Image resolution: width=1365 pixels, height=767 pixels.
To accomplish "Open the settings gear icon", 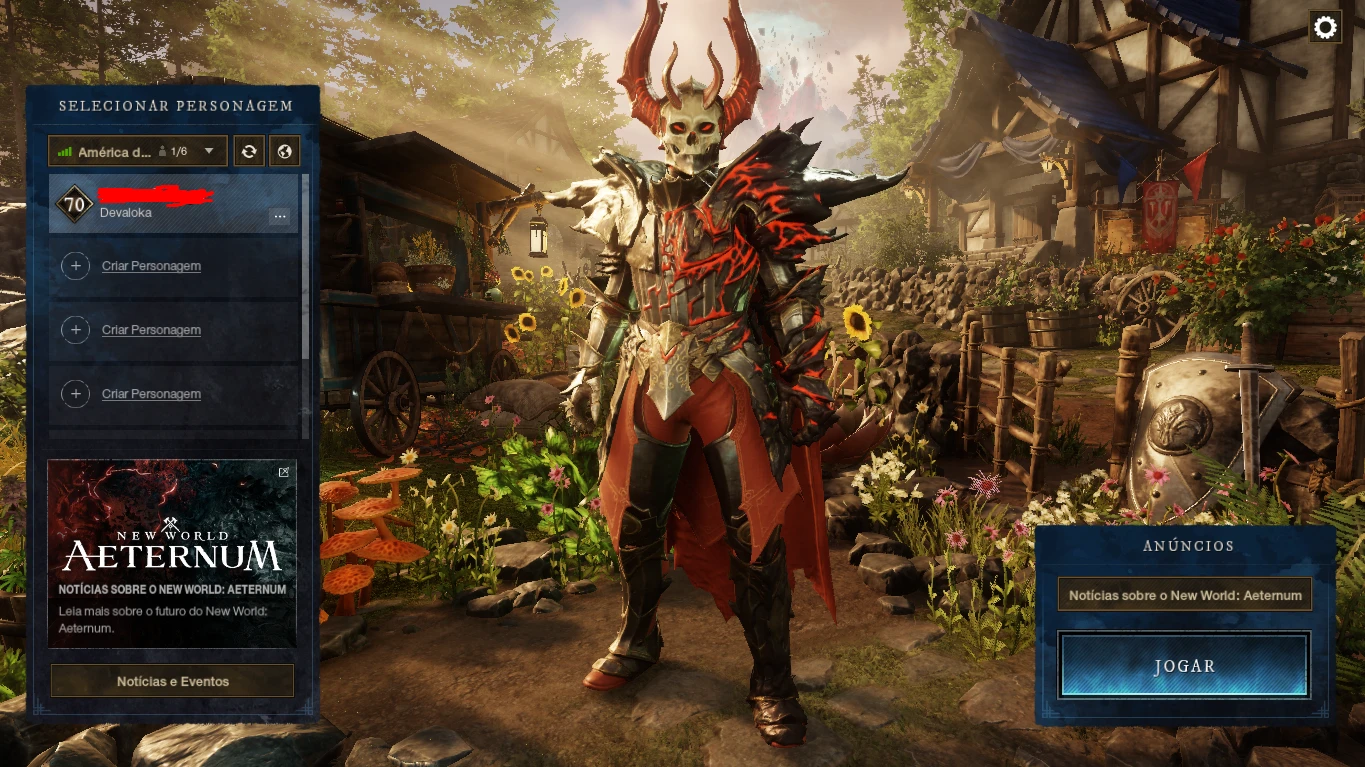I will pyautogui.click(x=1325, y=28).
